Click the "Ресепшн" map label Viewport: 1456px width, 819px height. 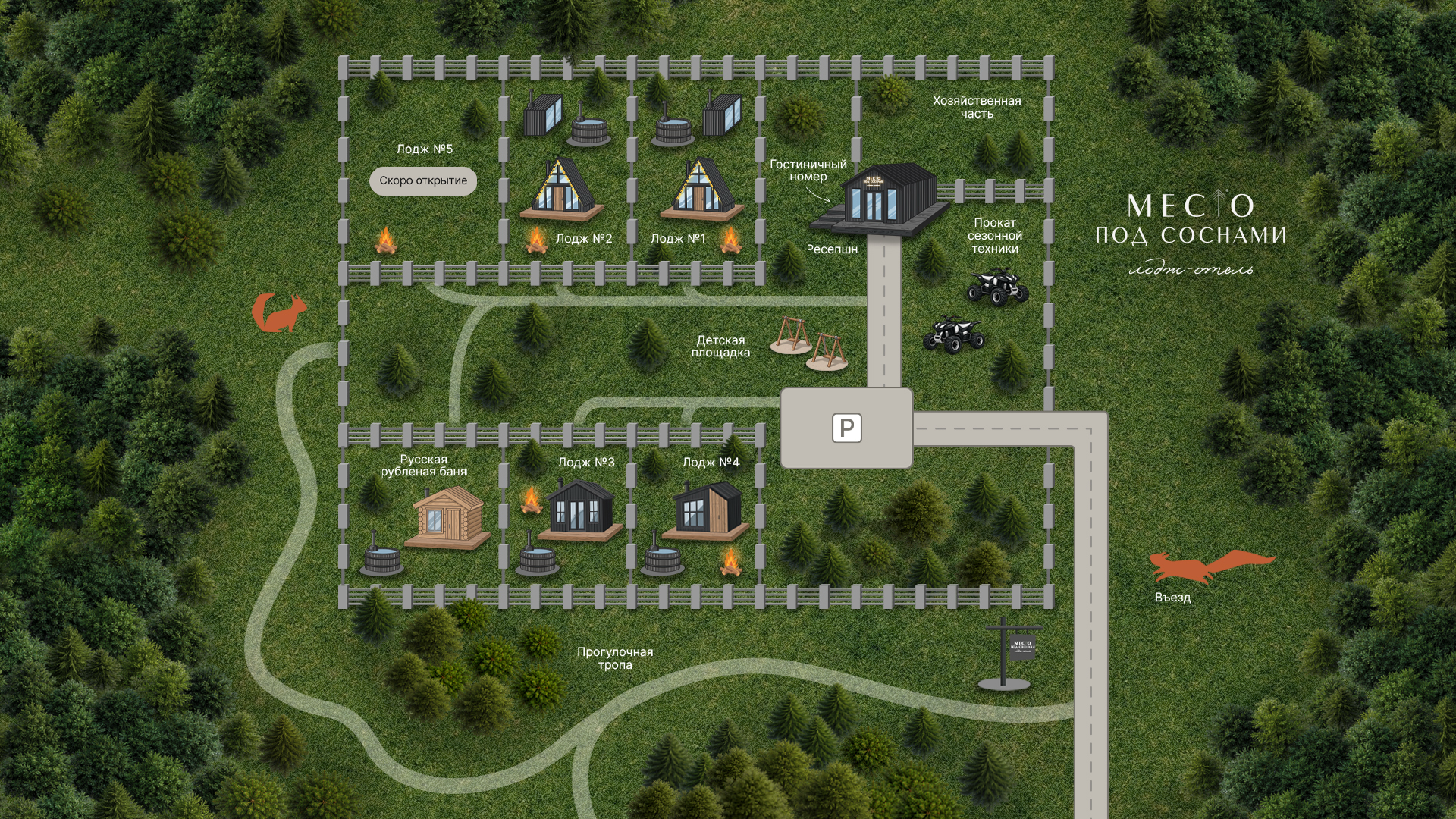pyautogui.click(x=832, y=249)
